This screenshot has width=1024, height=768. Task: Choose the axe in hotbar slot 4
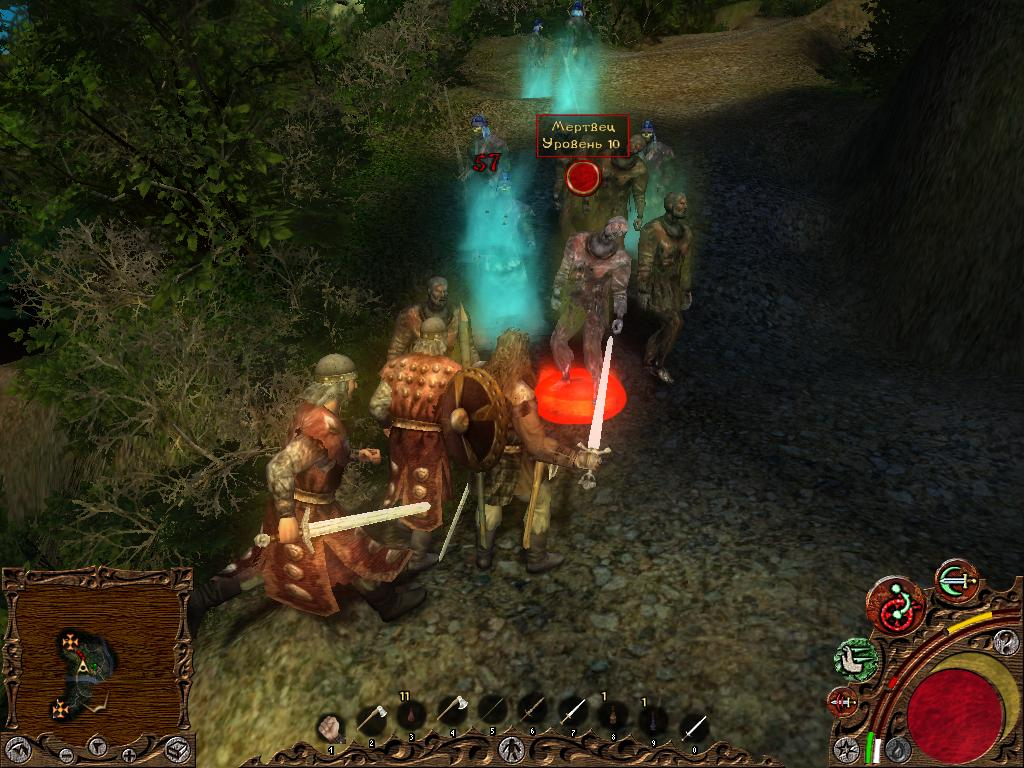tap(452, 712)
